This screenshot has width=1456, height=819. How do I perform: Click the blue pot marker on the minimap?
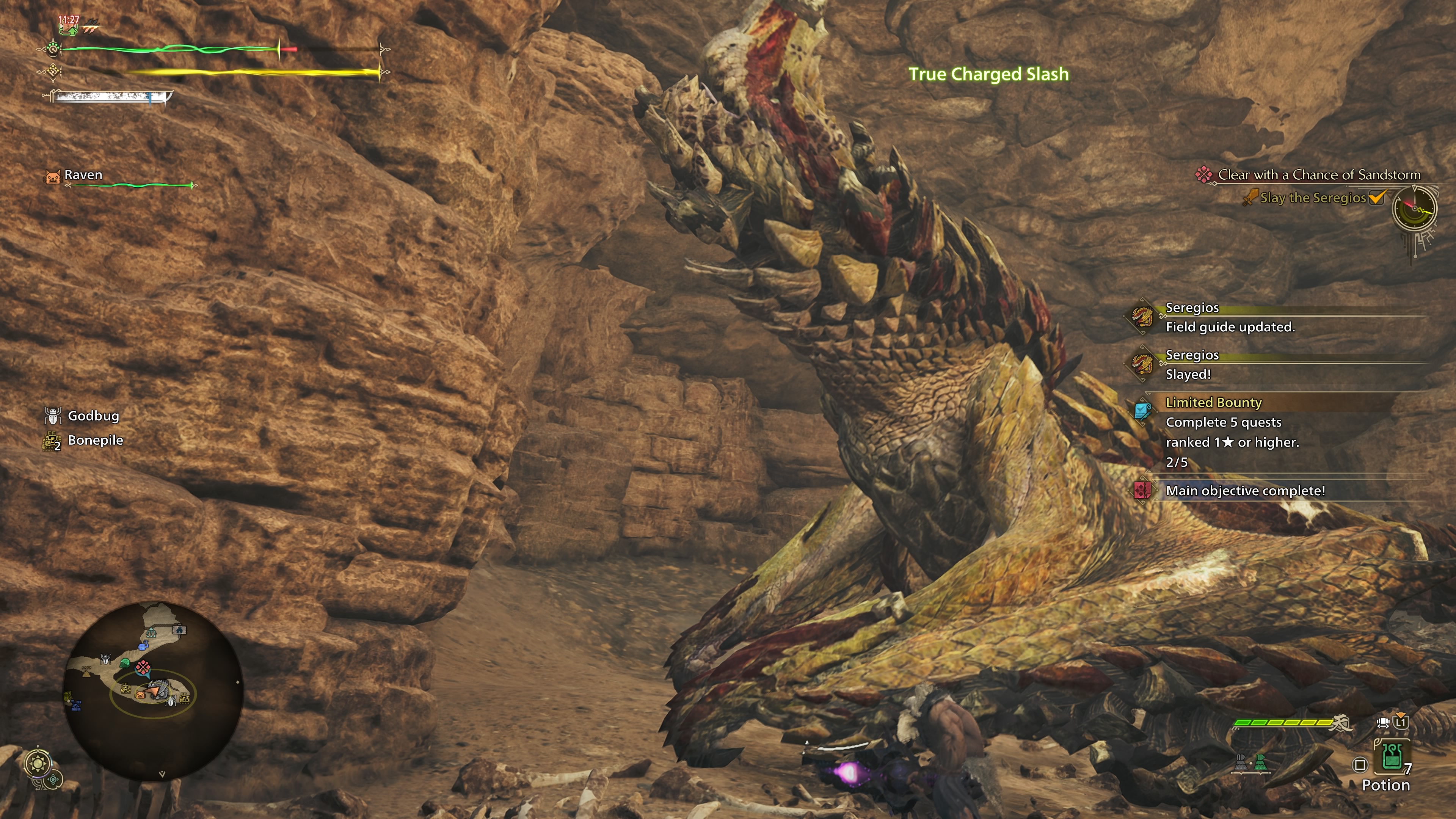[143, 646]
